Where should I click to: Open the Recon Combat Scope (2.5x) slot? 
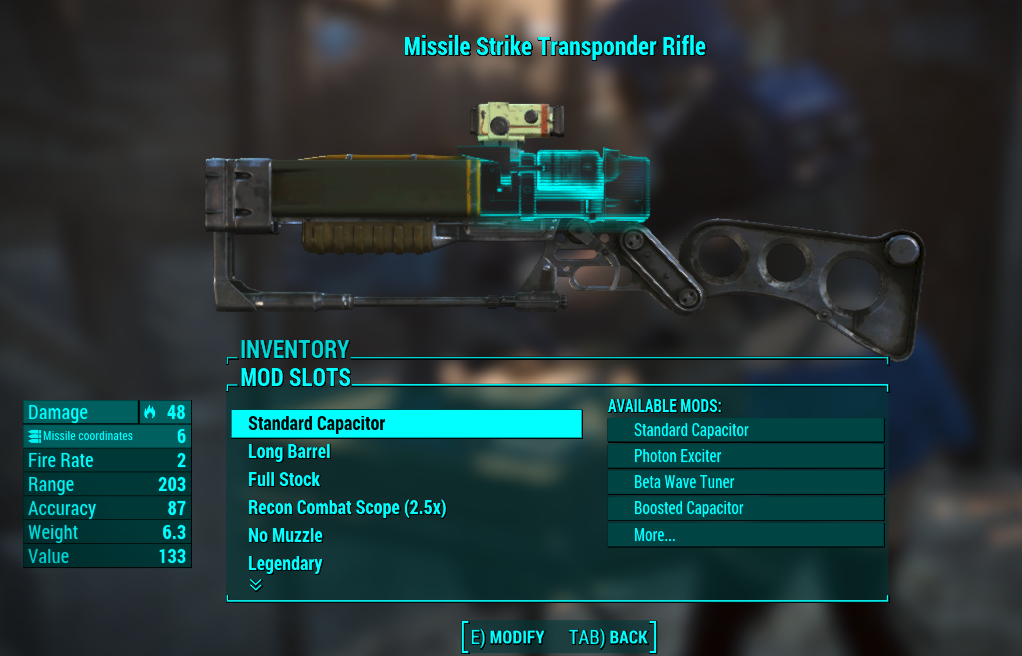[x=347, y=508]
